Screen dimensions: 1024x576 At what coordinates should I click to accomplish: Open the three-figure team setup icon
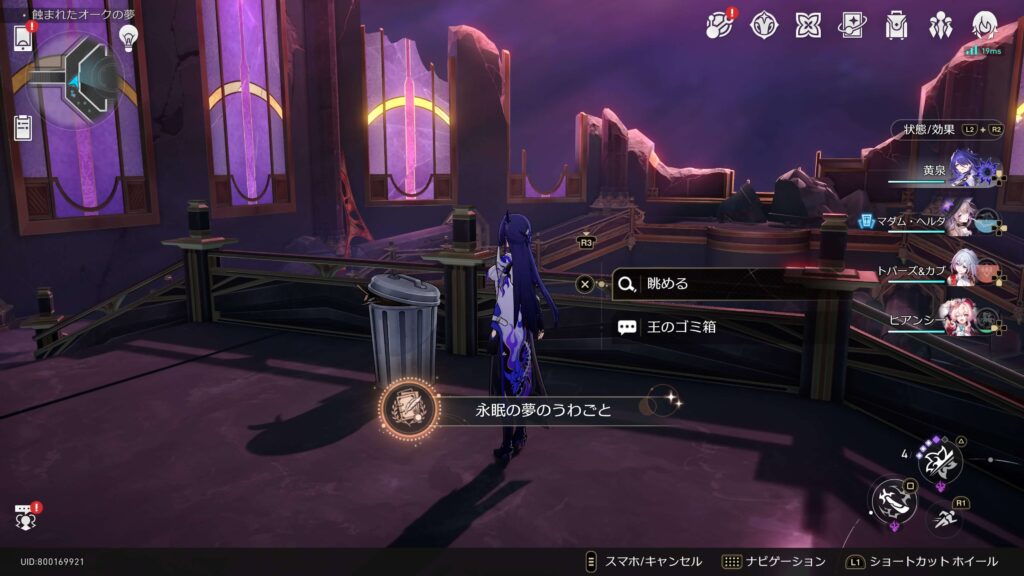(x=941, y=25)
